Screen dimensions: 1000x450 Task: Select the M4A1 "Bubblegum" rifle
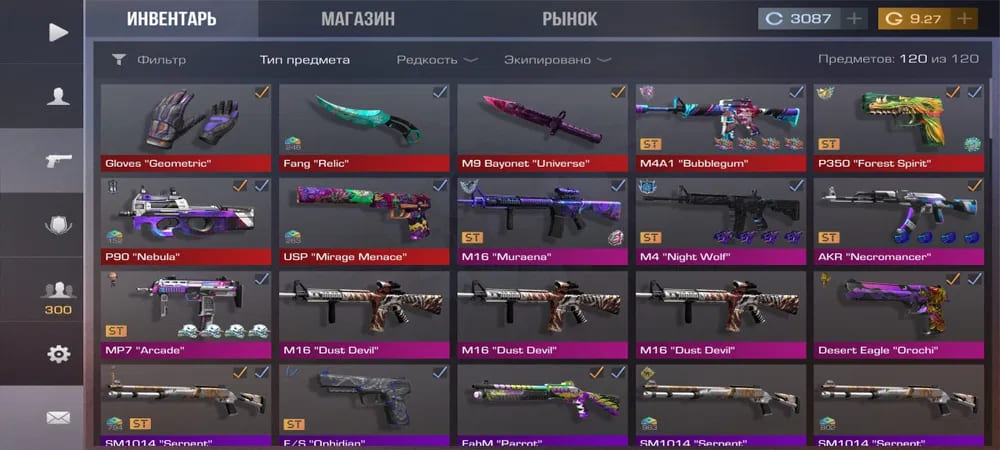point(721,127)
